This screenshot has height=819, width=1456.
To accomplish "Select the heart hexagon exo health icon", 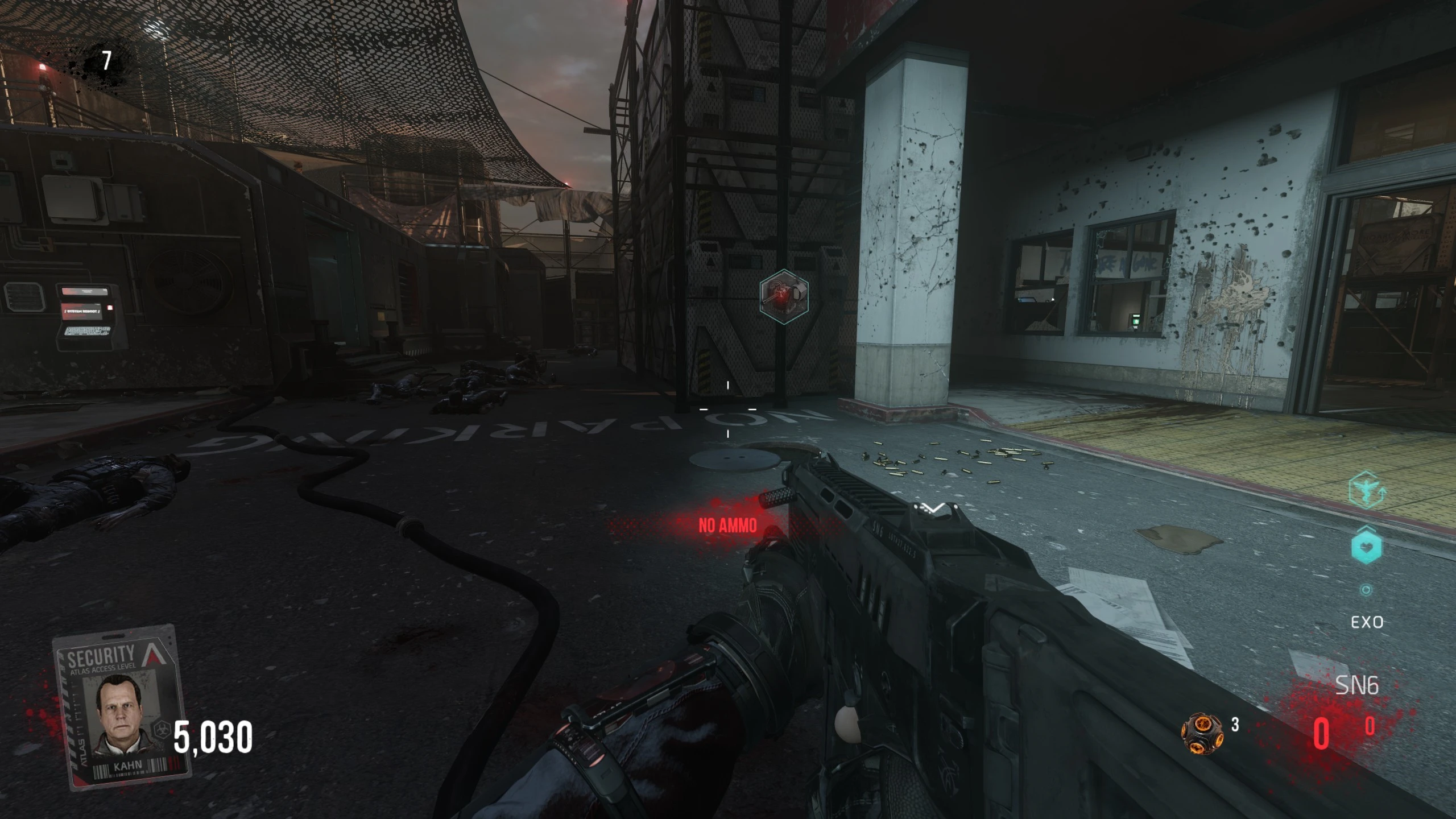I will click(x=1366, y=545).
